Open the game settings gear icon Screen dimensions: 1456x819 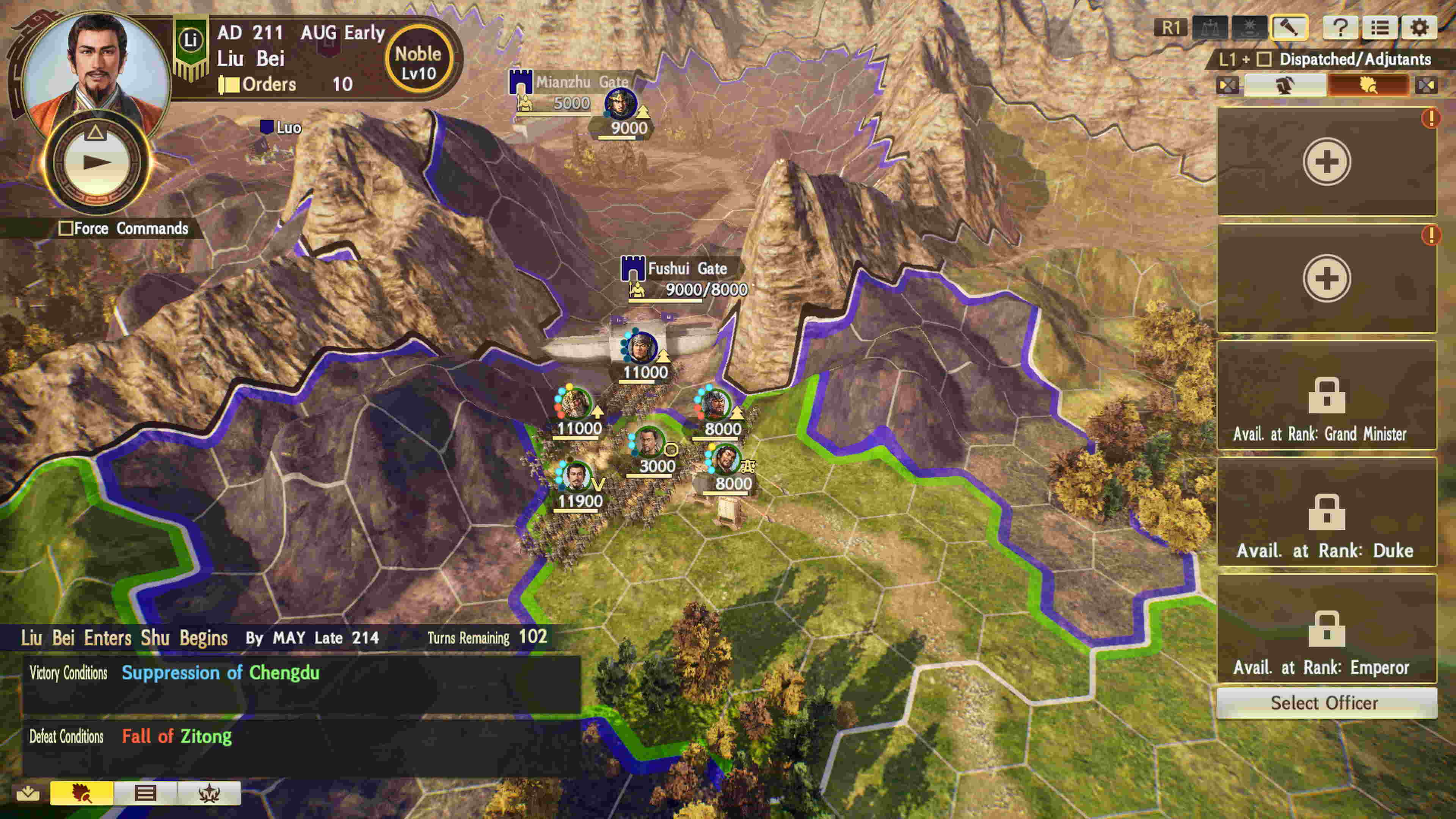point(1419,27)
